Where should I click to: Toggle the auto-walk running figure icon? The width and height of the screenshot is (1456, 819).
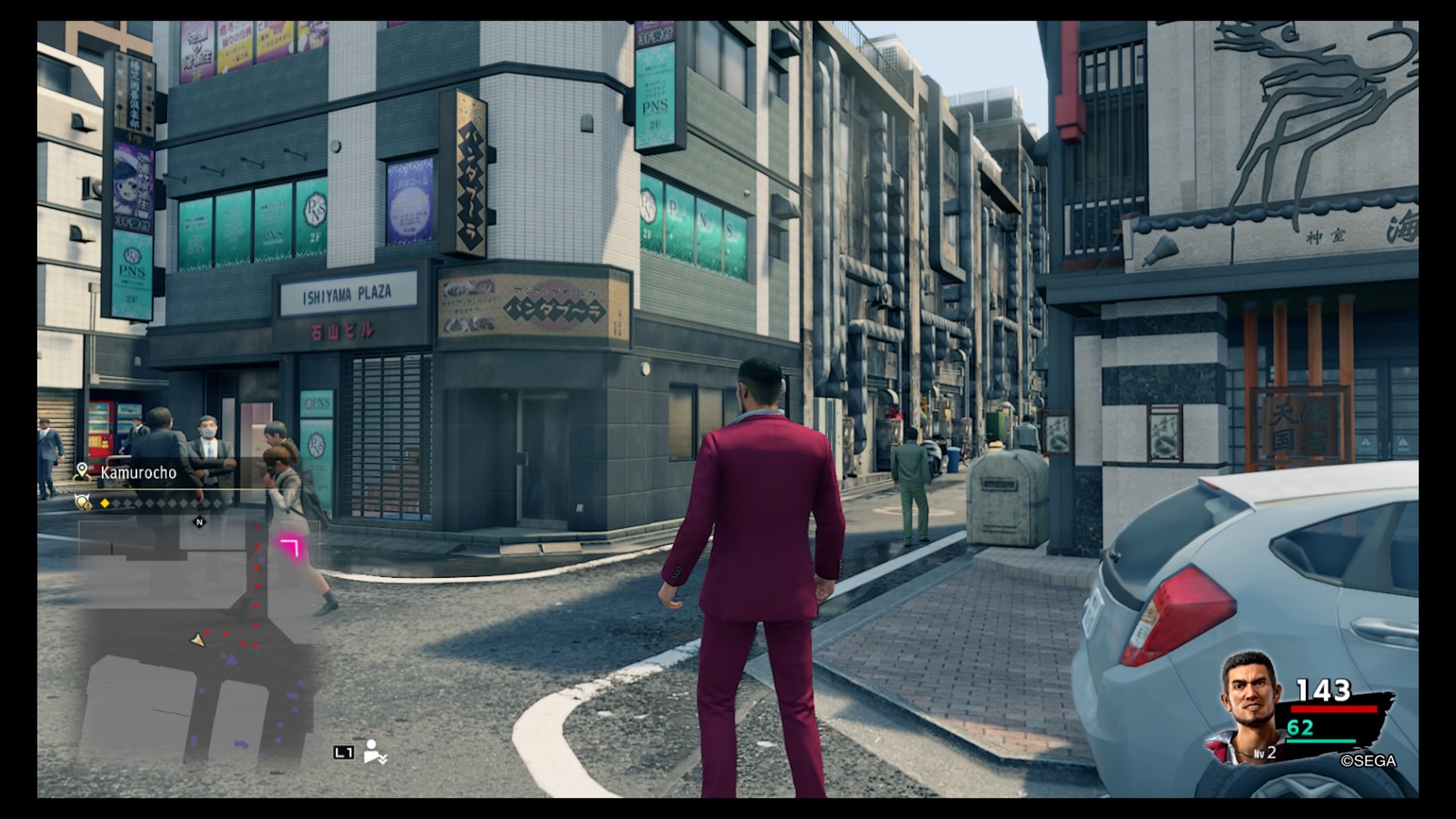coord(374,752)
